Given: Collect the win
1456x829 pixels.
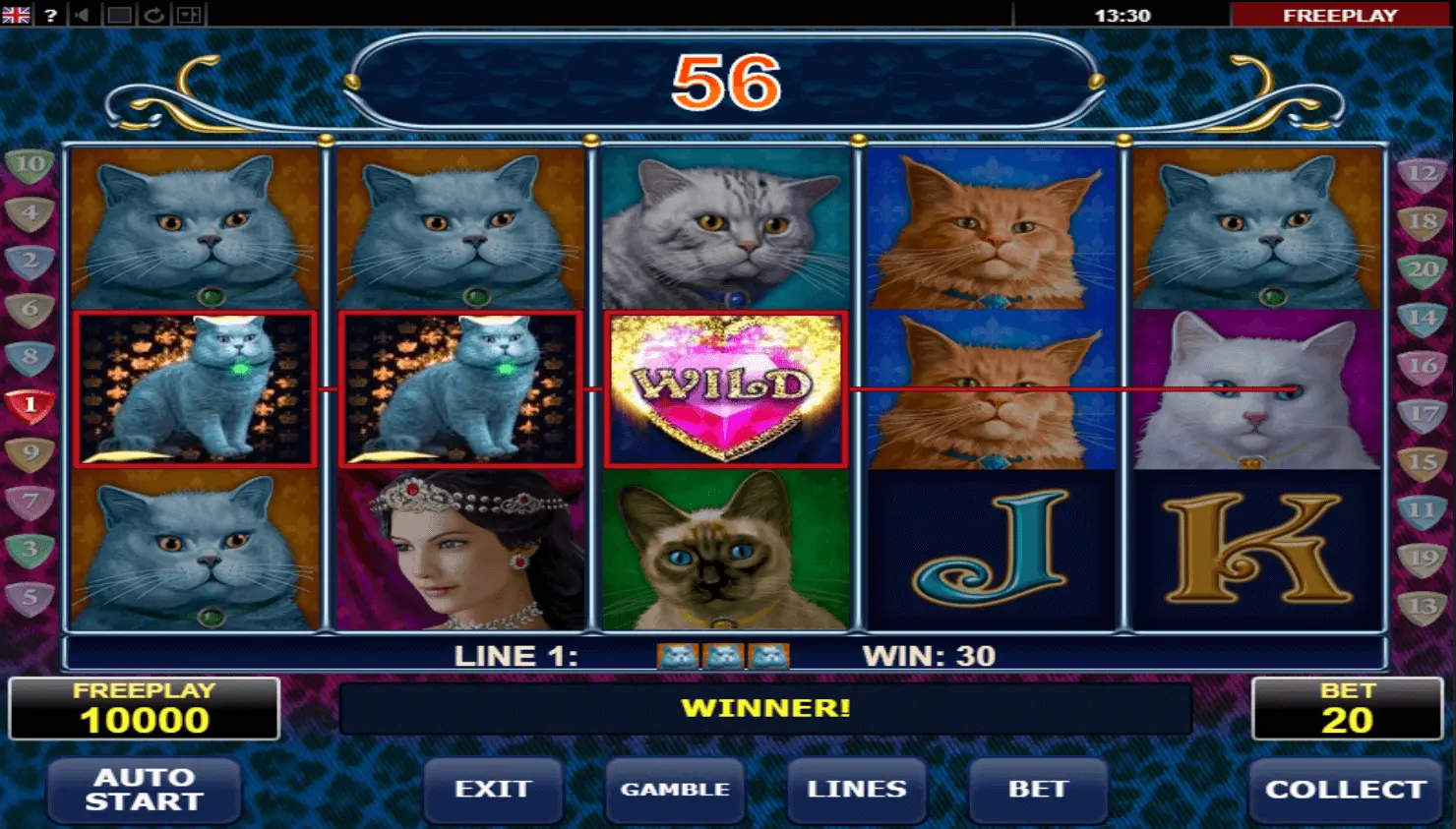Looking at the screenshot, I should point(1345,790).
